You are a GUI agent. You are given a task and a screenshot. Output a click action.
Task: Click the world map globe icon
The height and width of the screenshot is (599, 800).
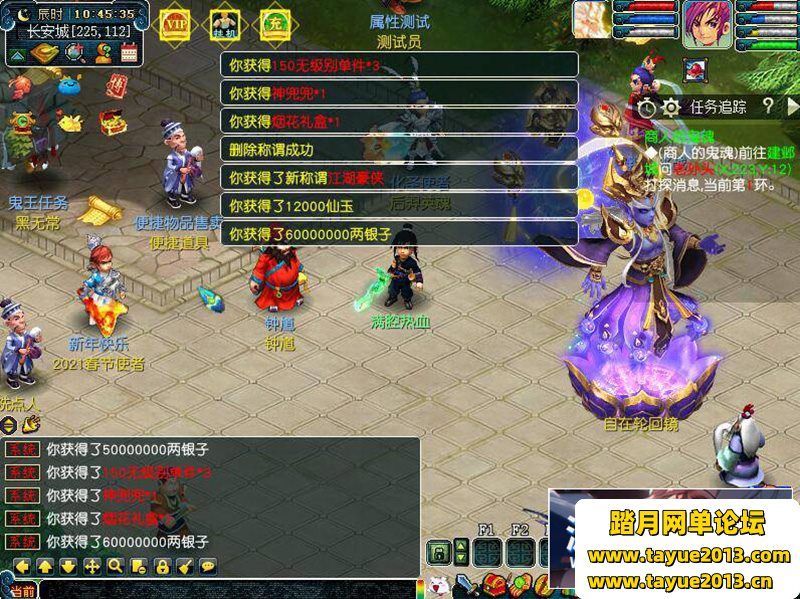point(75,53)
